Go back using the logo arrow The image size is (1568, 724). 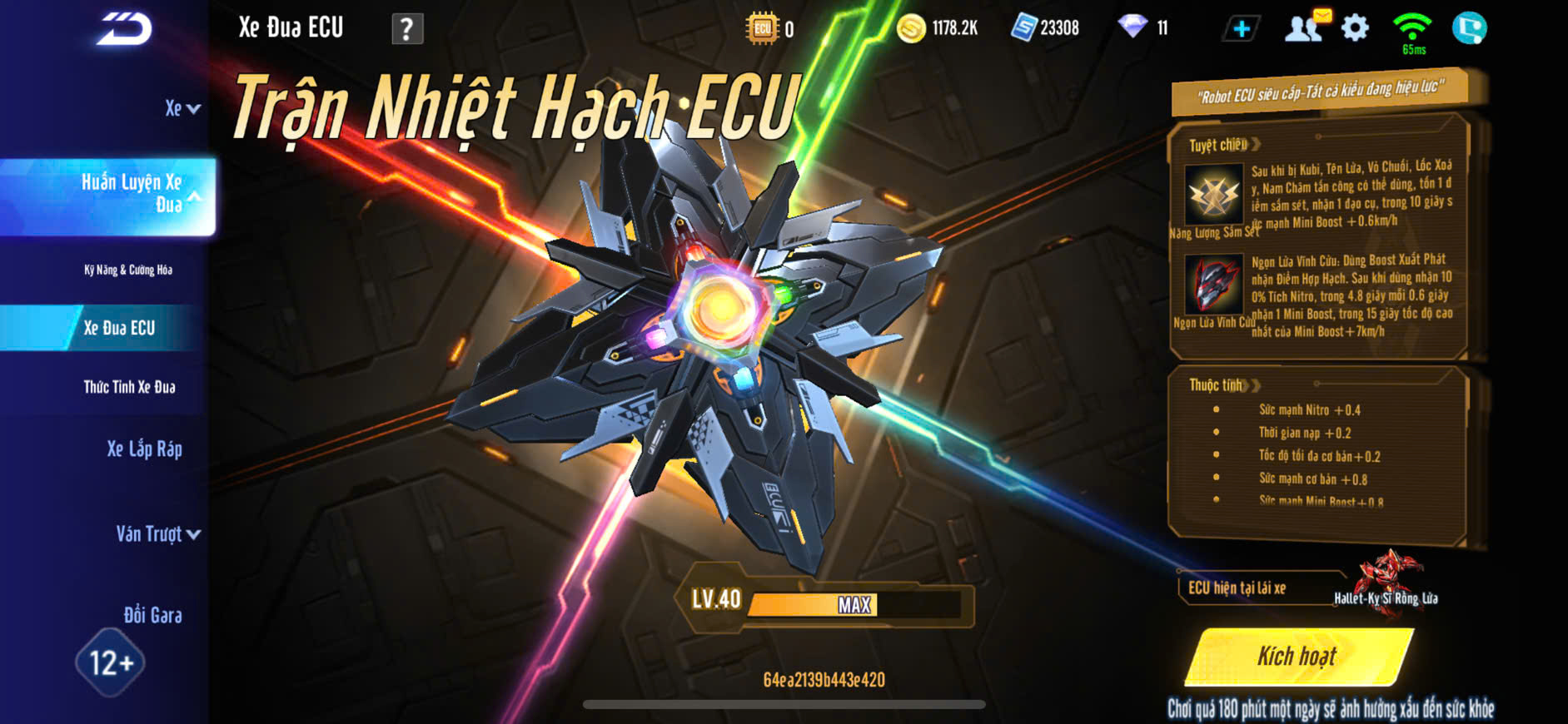(124, 29)
